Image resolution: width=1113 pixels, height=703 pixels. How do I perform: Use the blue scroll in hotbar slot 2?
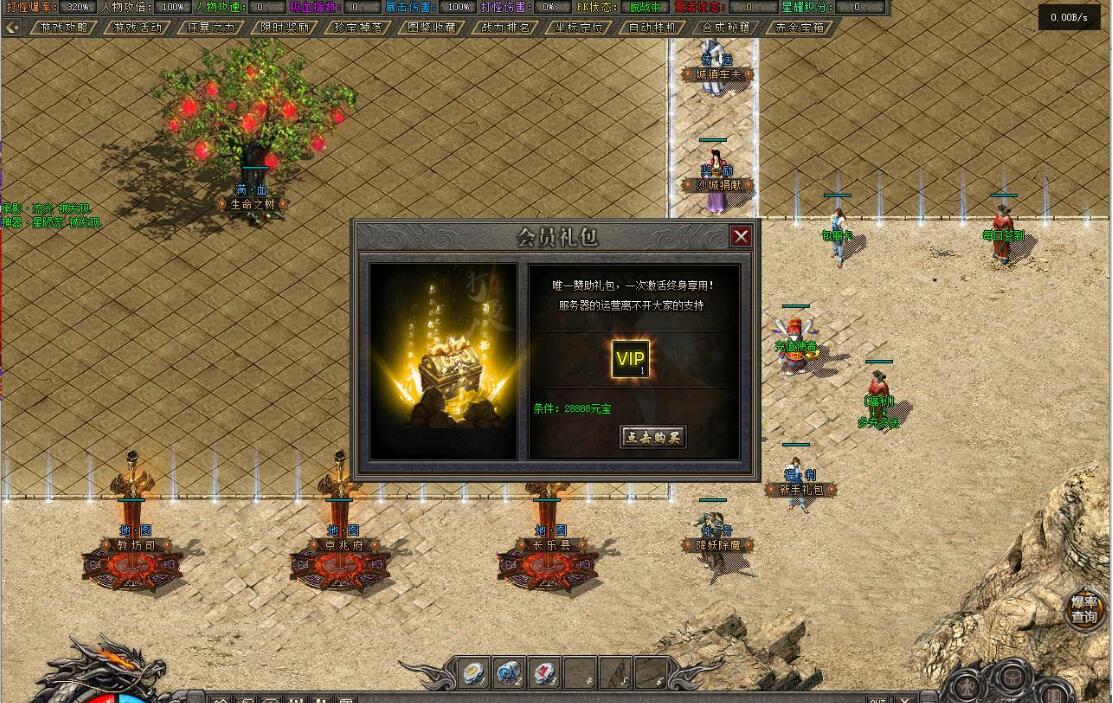509,673
